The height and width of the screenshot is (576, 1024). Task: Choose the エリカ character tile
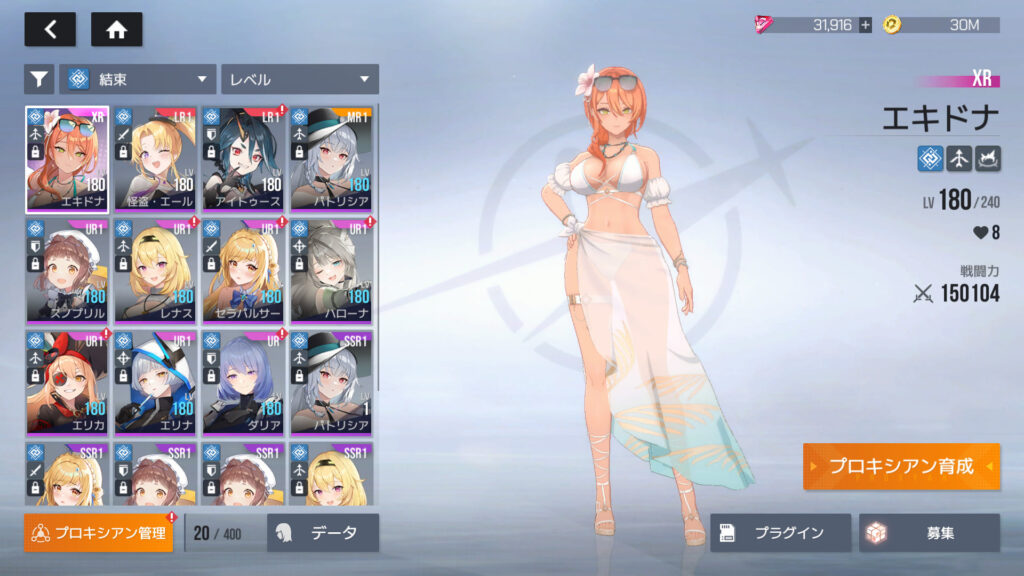point(68,382)
